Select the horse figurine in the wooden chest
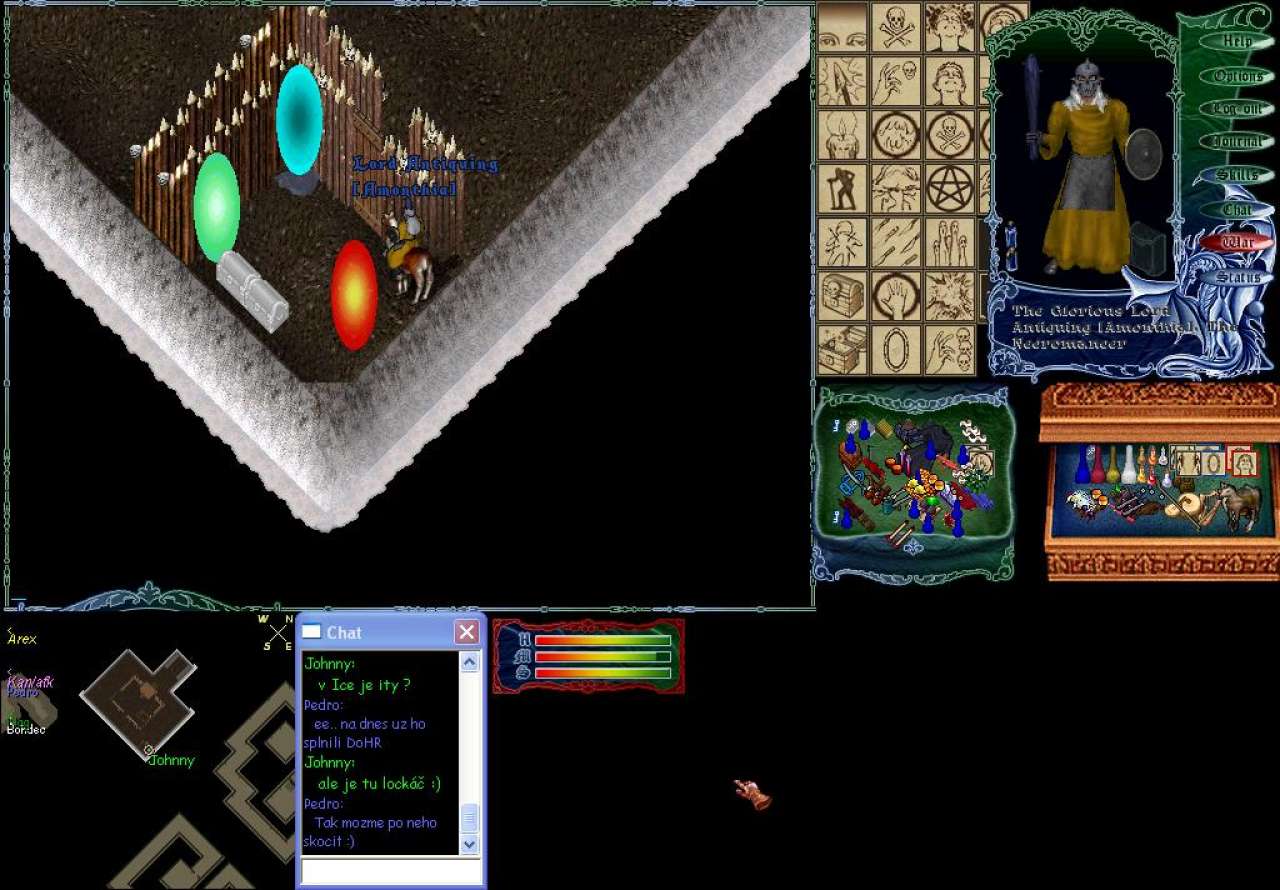This screenshot has width=1280, height=890. 1239,505
